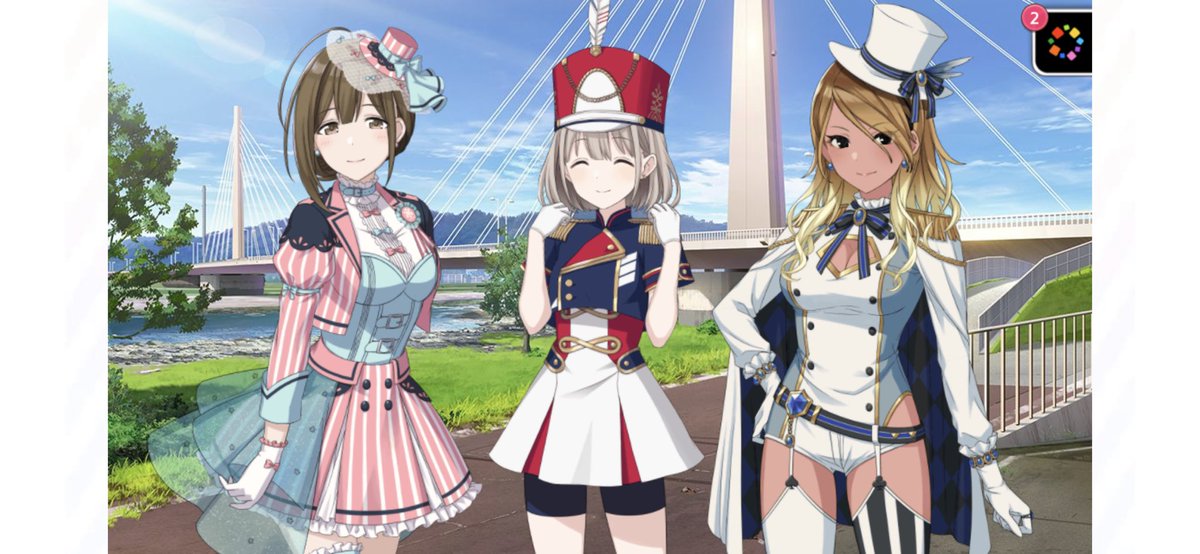Viewport: 1200px width, 554px height.
Task: Open the colorful ring menu icon
Action: [x=1065, y=42]
